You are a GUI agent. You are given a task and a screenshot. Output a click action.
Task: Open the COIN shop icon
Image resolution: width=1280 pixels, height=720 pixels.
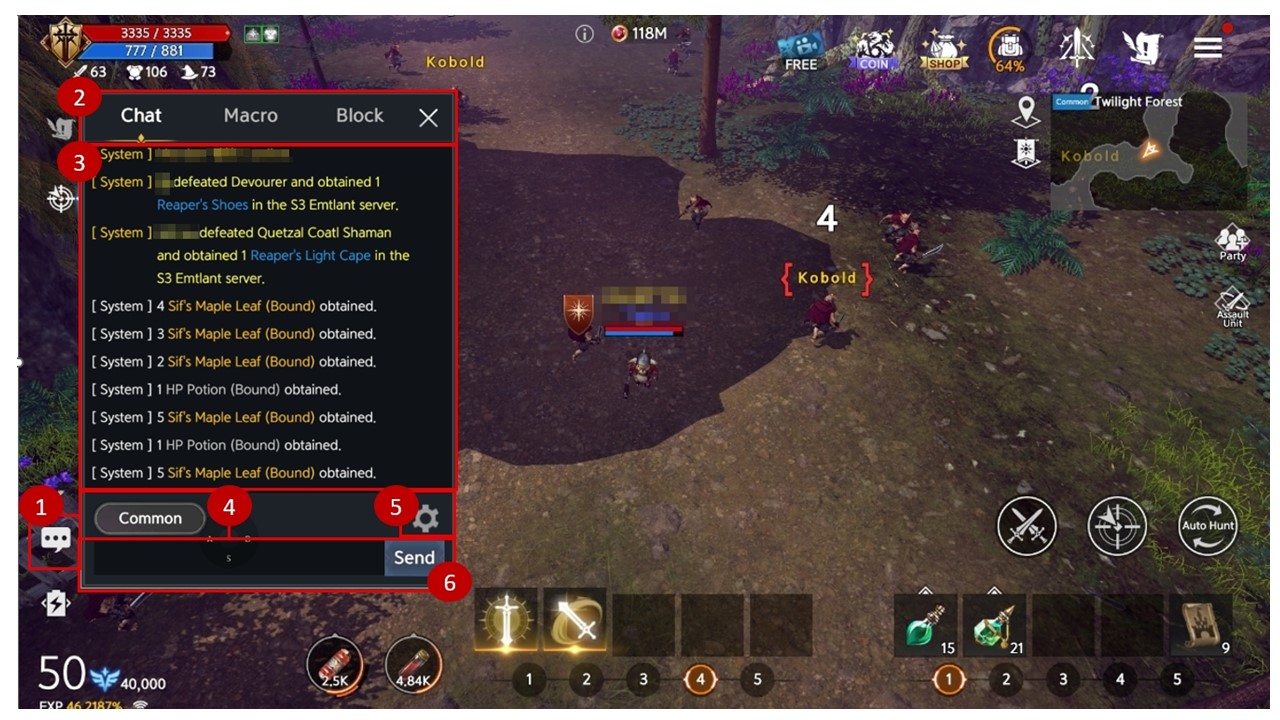pos(872,49)
